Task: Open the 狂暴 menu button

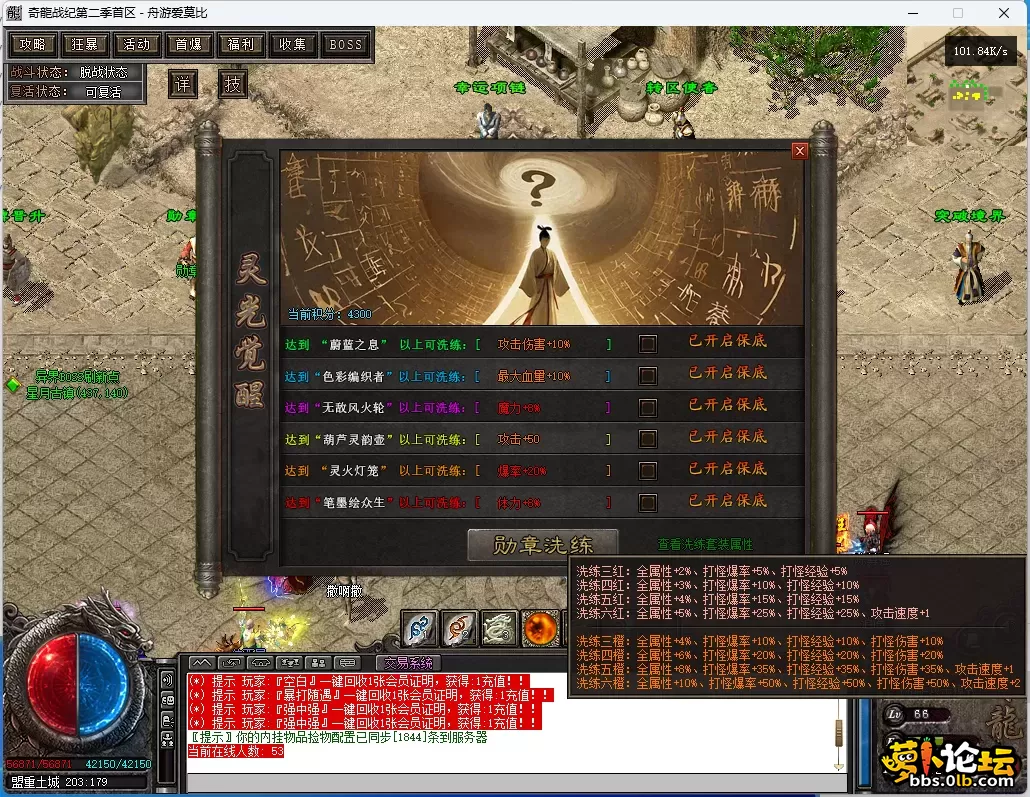Action: point(84,44)
